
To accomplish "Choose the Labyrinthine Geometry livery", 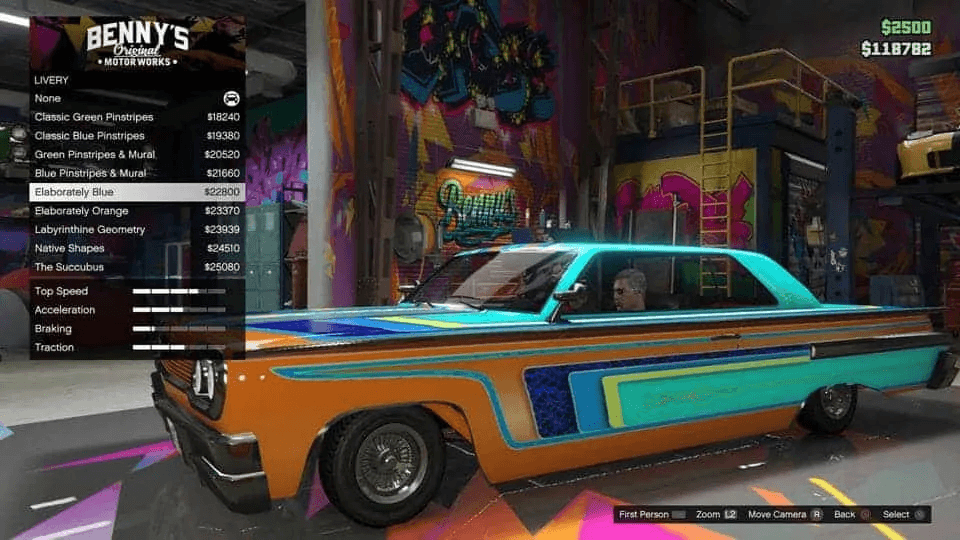I will pos(137,230).
